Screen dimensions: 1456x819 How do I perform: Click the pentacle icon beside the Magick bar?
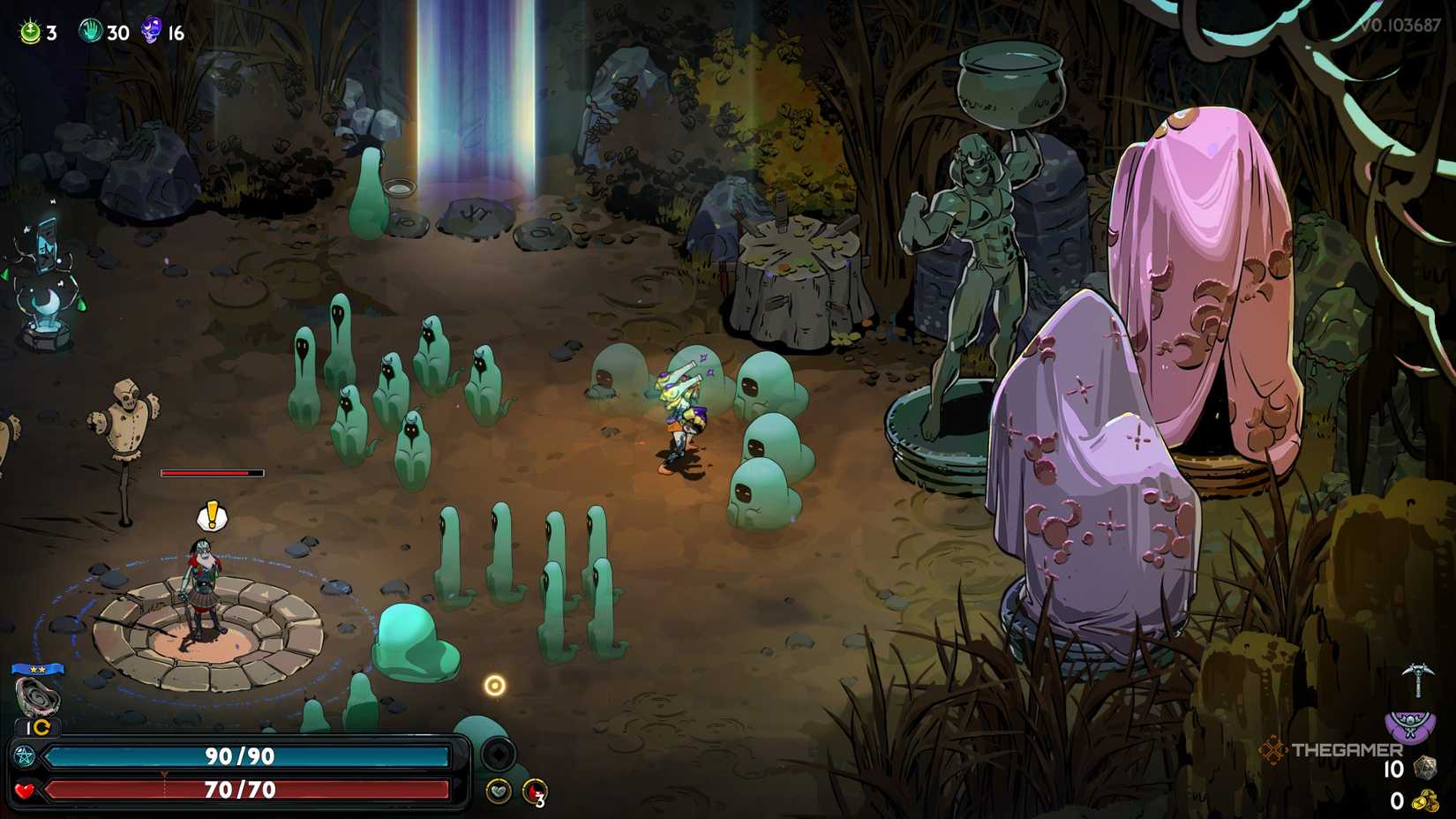point(24,755)
